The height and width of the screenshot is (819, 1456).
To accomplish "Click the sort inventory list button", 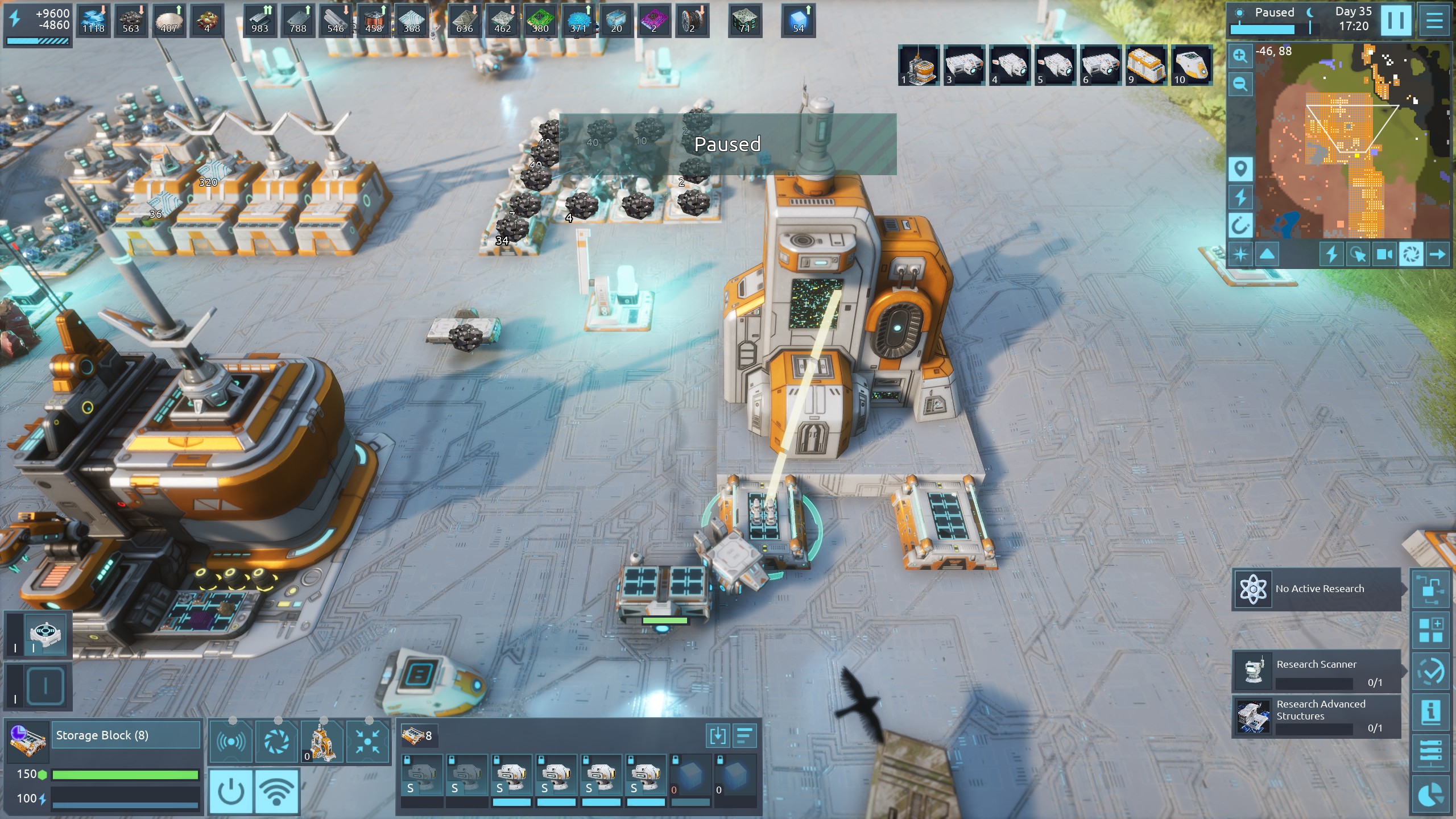I will (744, 735).
